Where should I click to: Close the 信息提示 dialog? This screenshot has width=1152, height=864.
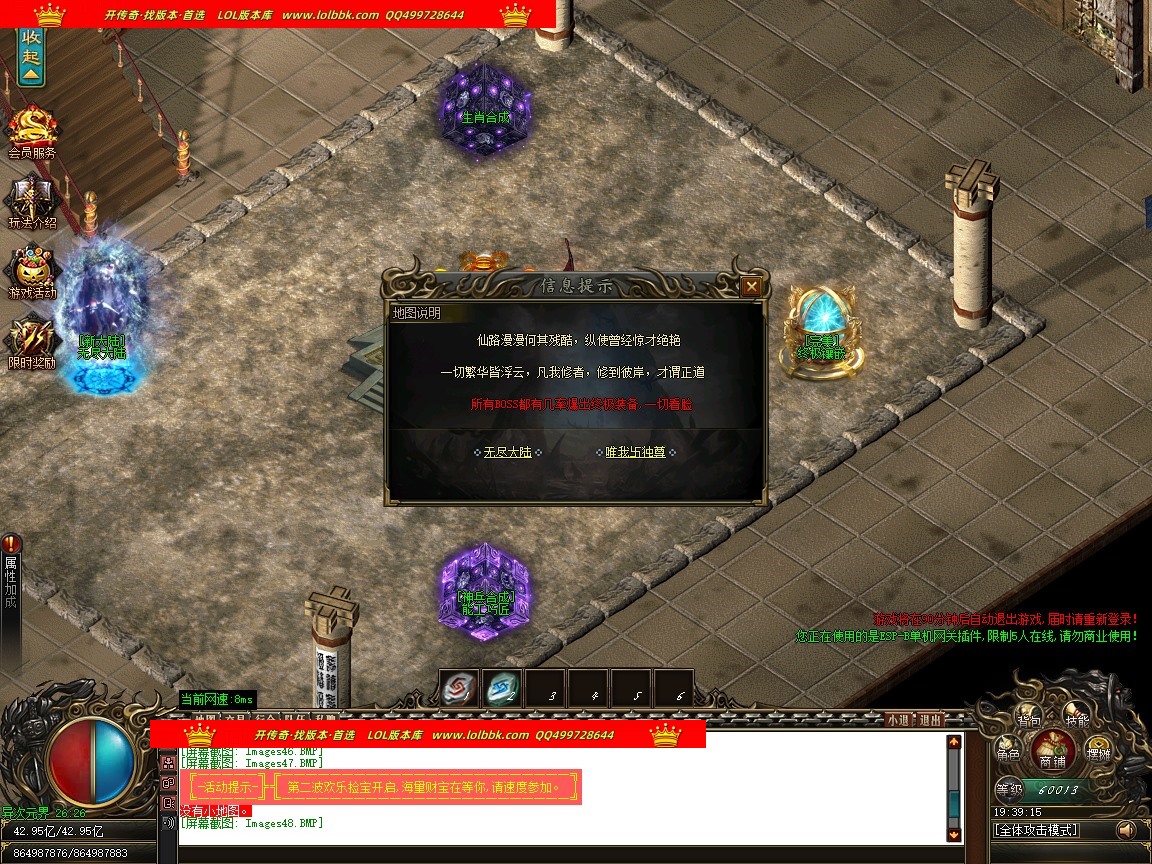coord(751,287)
